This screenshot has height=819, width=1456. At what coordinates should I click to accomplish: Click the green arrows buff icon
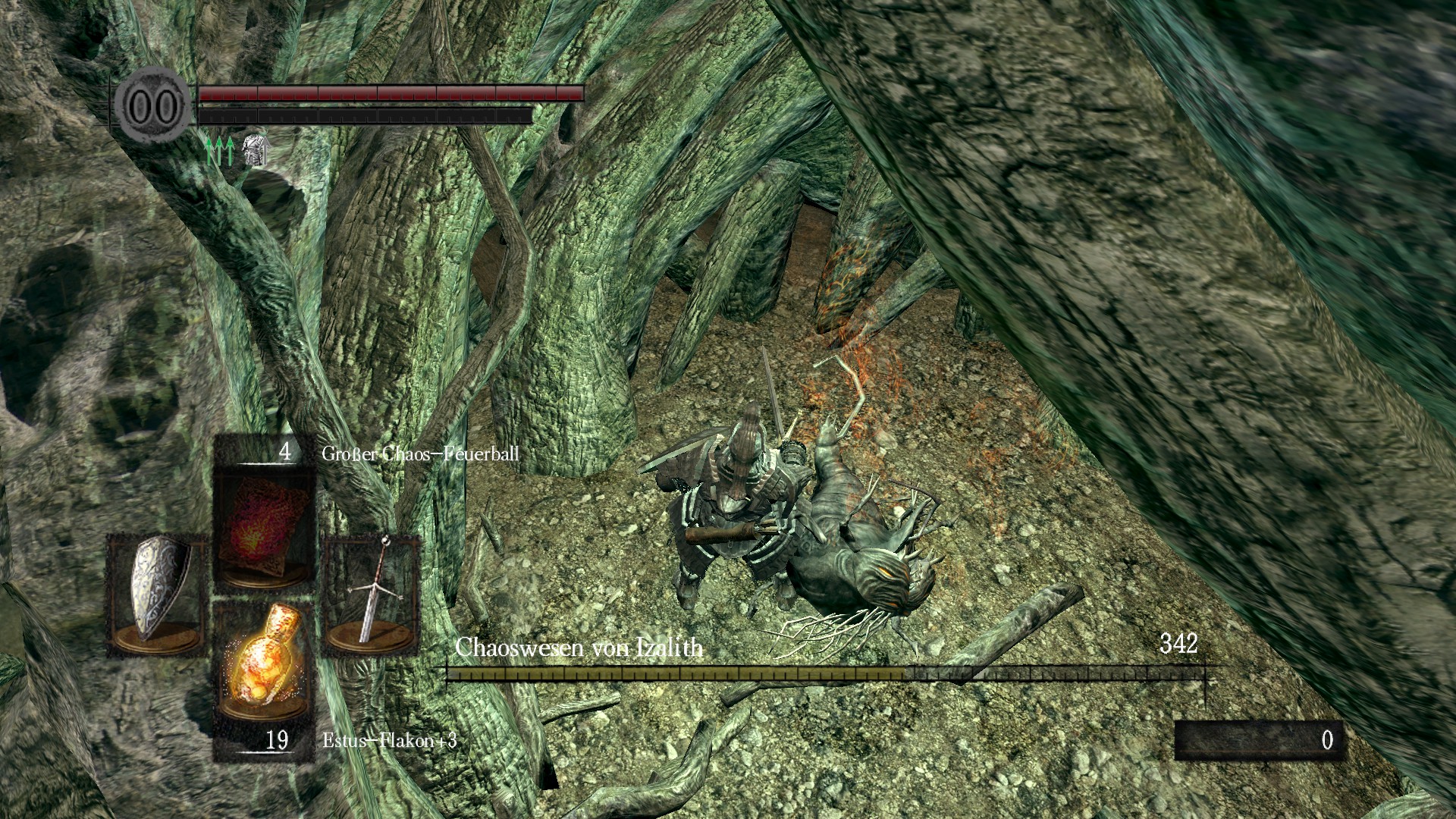coord(220,152)
